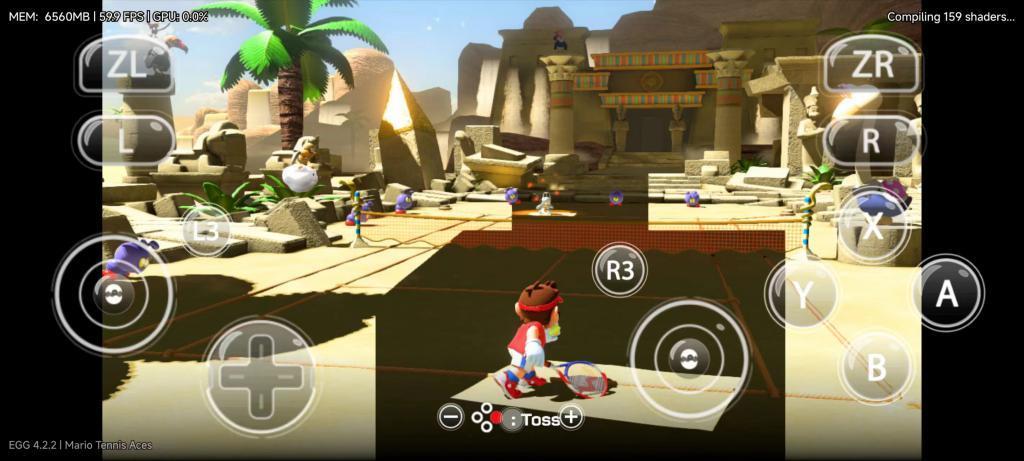This screenshot has height=461, width=1024.
Task: Tap the plus button overlay
Action: coord(571,418)
